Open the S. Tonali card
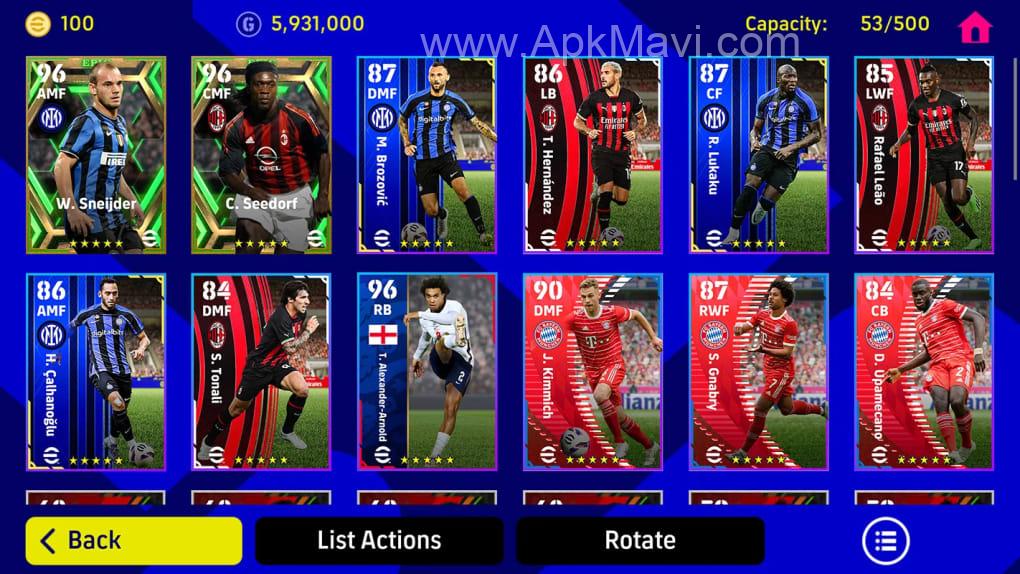Viewport: 1020px width, 574px height. [261, 371]
